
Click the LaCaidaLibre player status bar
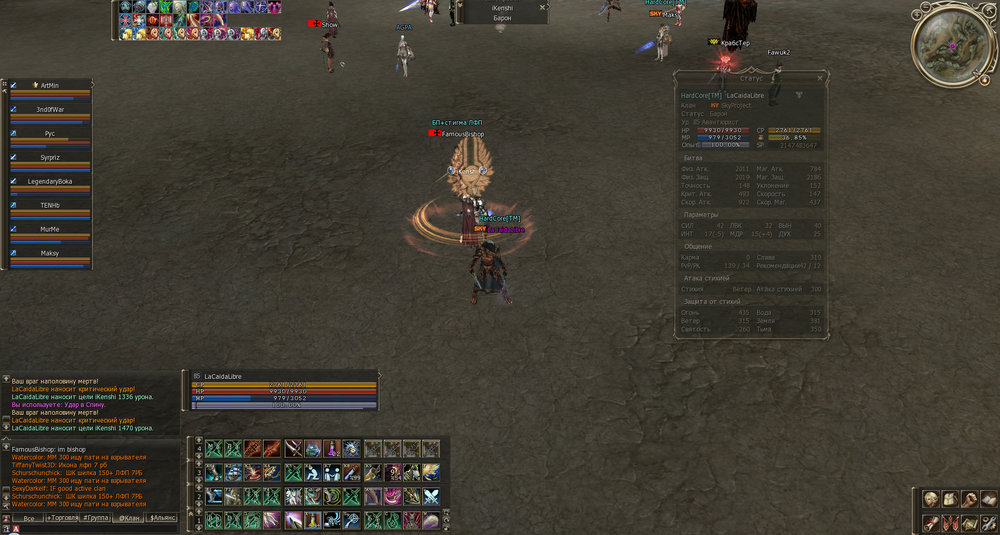[285, 390]
